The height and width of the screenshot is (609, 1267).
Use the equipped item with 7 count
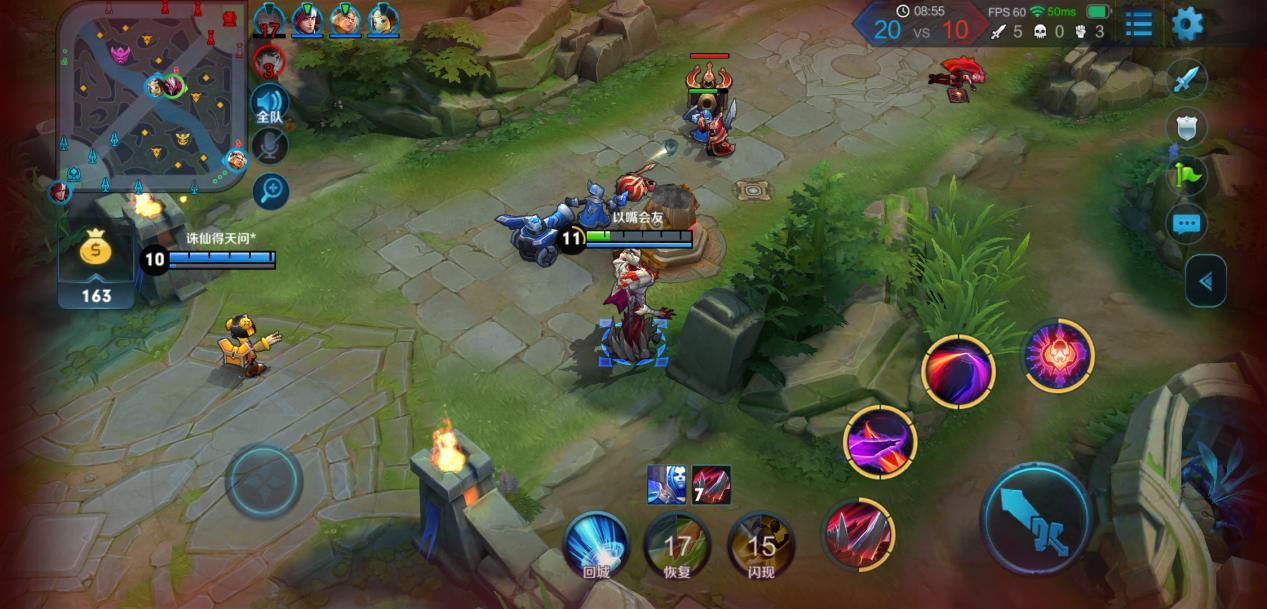point(711,485)
